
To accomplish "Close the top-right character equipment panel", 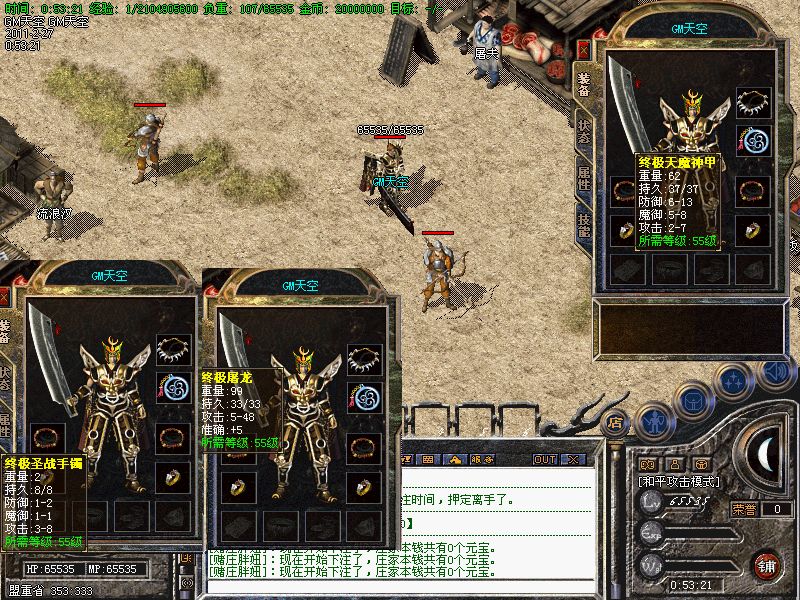I will point(584,49).
